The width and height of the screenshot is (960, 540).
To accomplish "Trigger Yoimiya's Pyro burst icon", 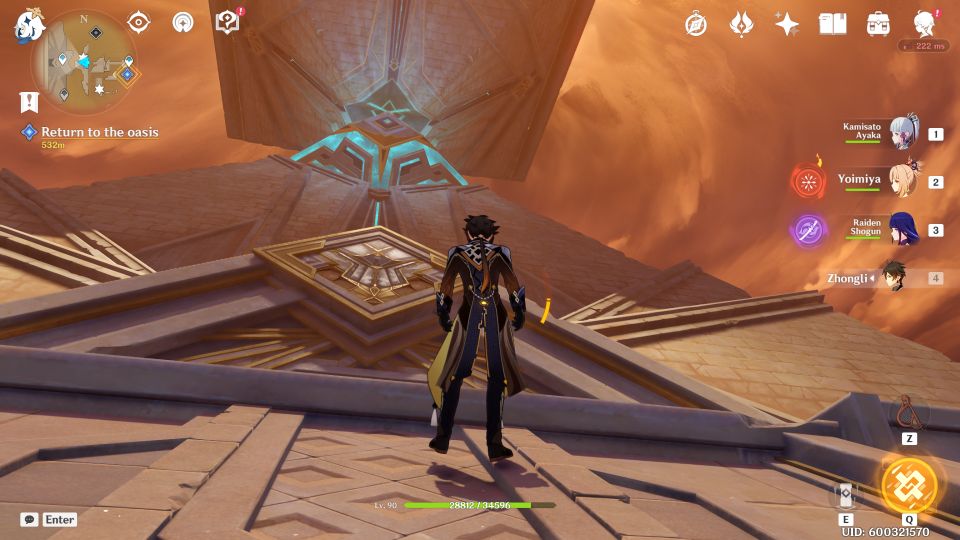I will (808, 182).
